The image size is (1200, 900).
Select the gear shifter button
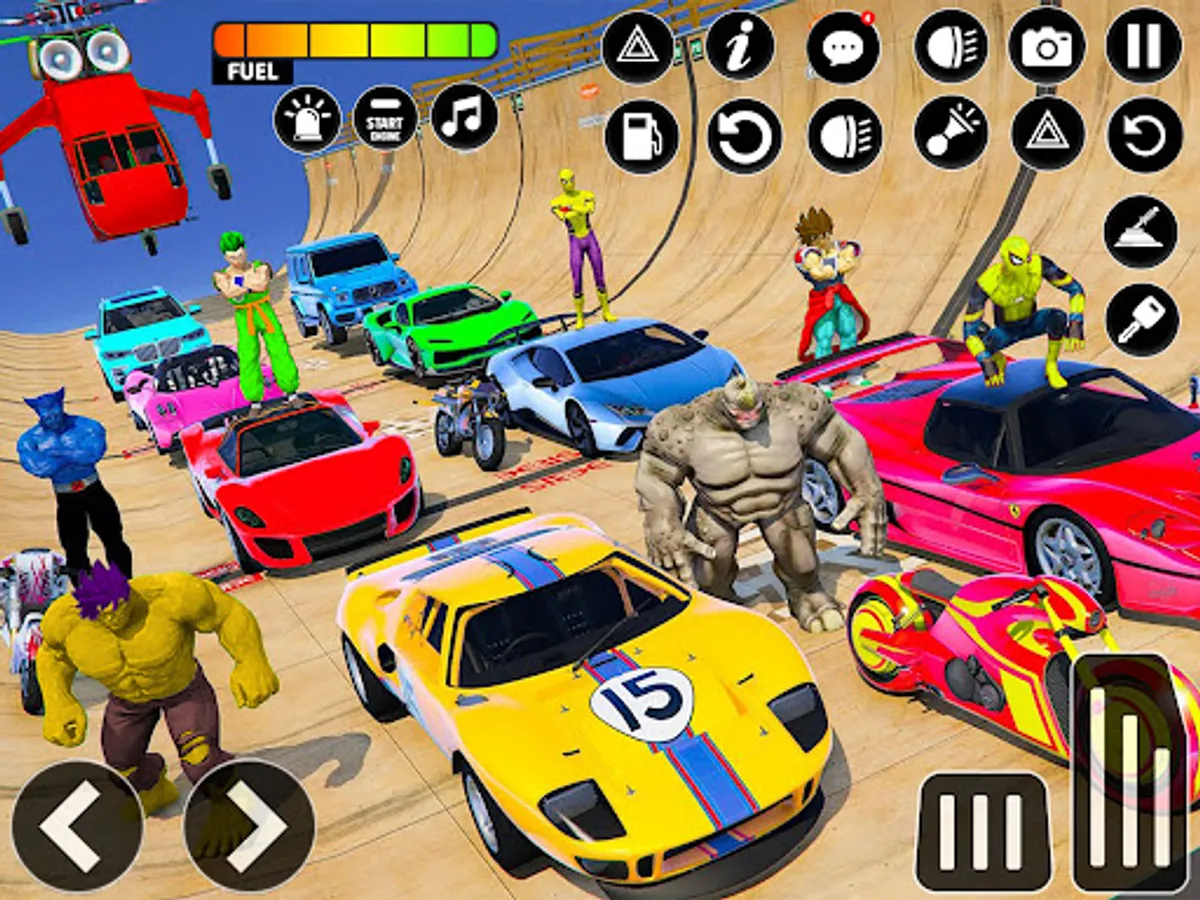coord(1140,232)
